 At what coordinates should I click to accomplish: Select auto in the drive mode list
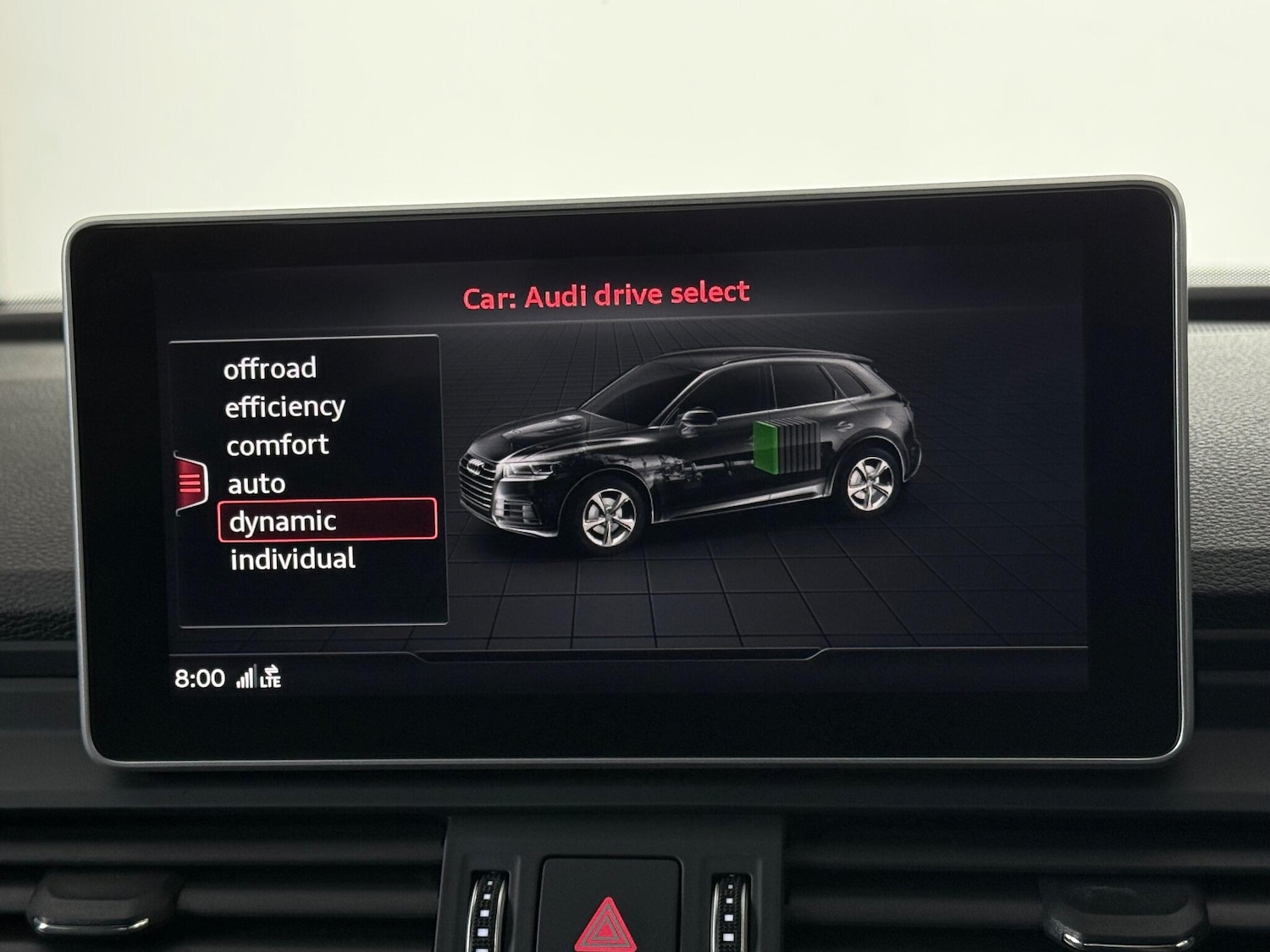coord(256,483)
